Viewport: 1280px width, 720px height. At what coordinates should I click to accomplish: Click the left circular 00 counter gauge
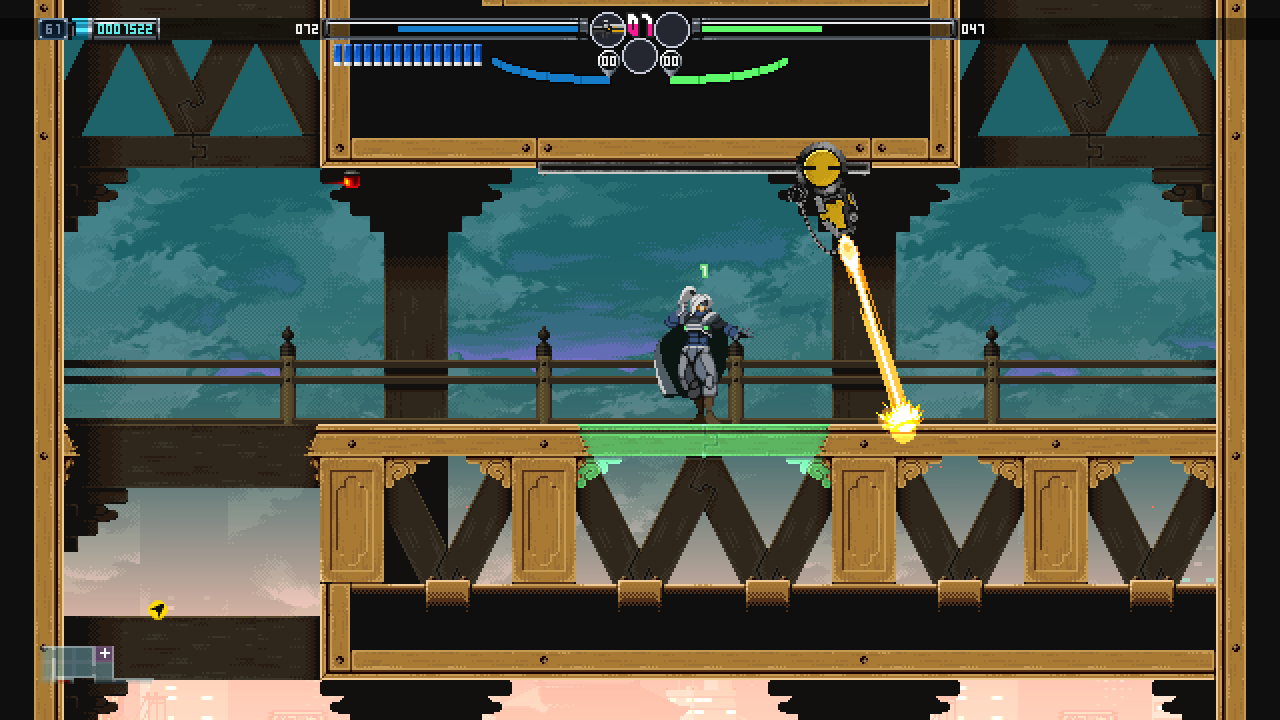click(607, 60)
